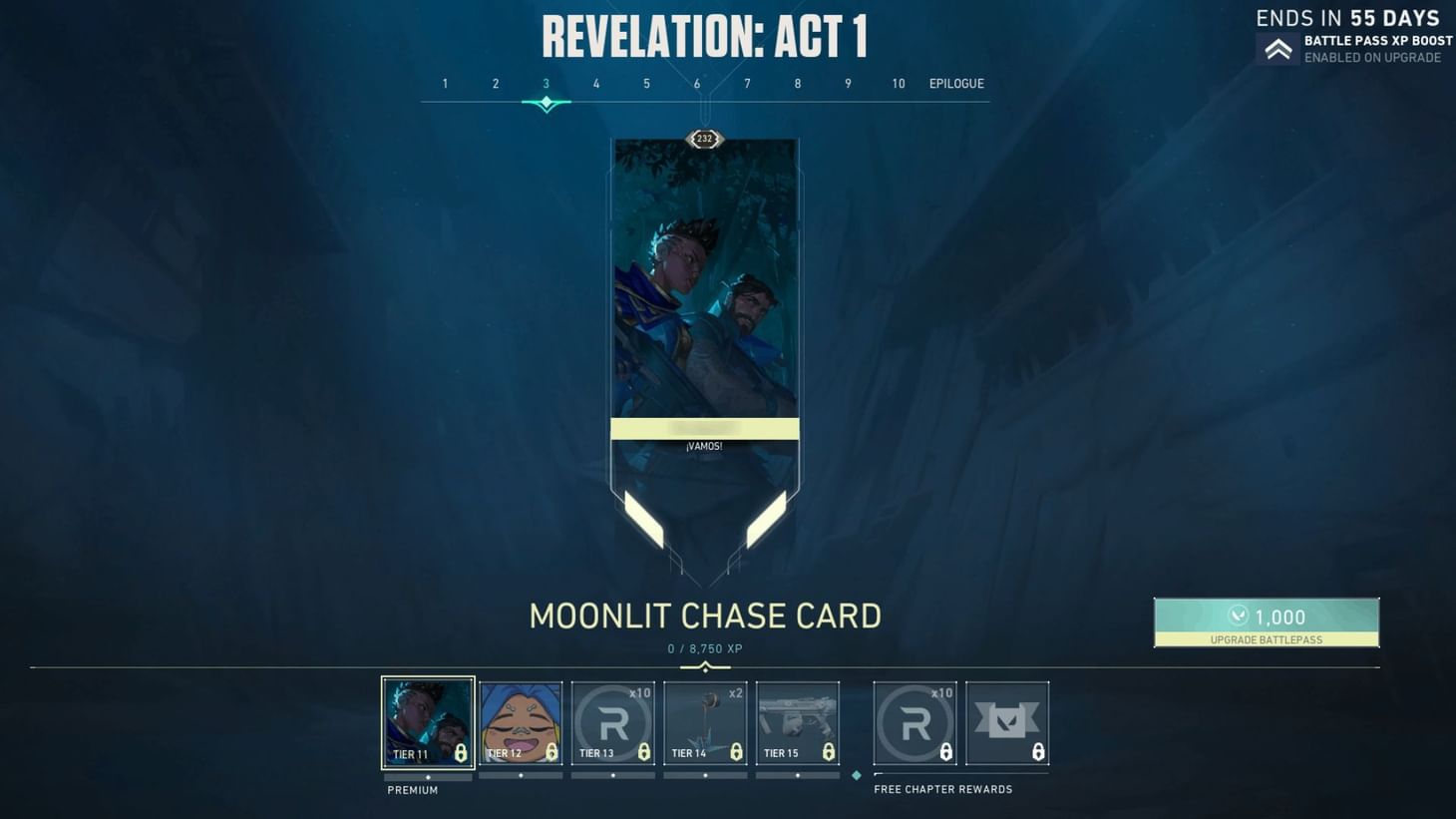1456x819 pixels.
Task: Switch to chapter 7 tab
Action: tap(746, 84)
